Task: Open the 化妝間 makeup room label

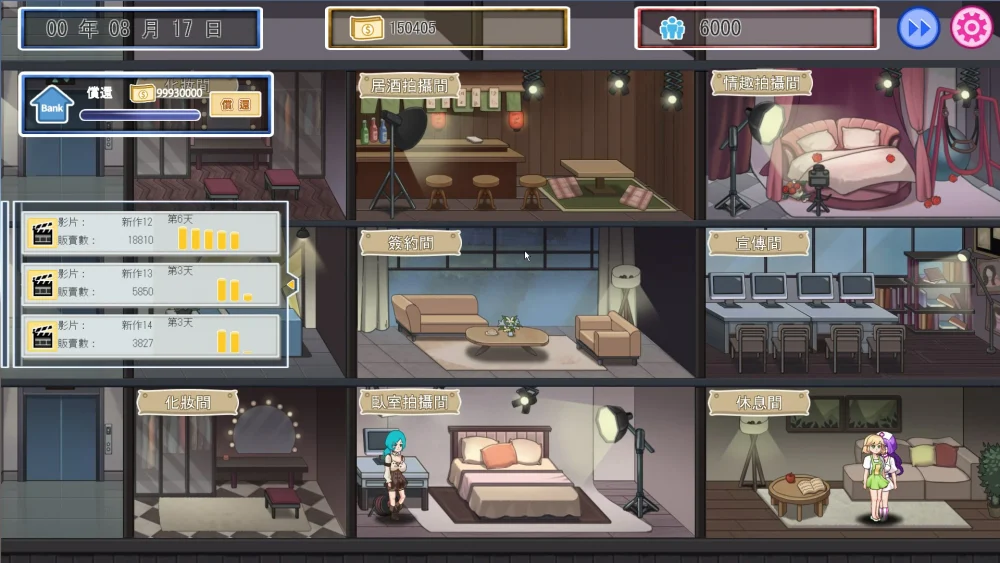Action: (187, 402)
